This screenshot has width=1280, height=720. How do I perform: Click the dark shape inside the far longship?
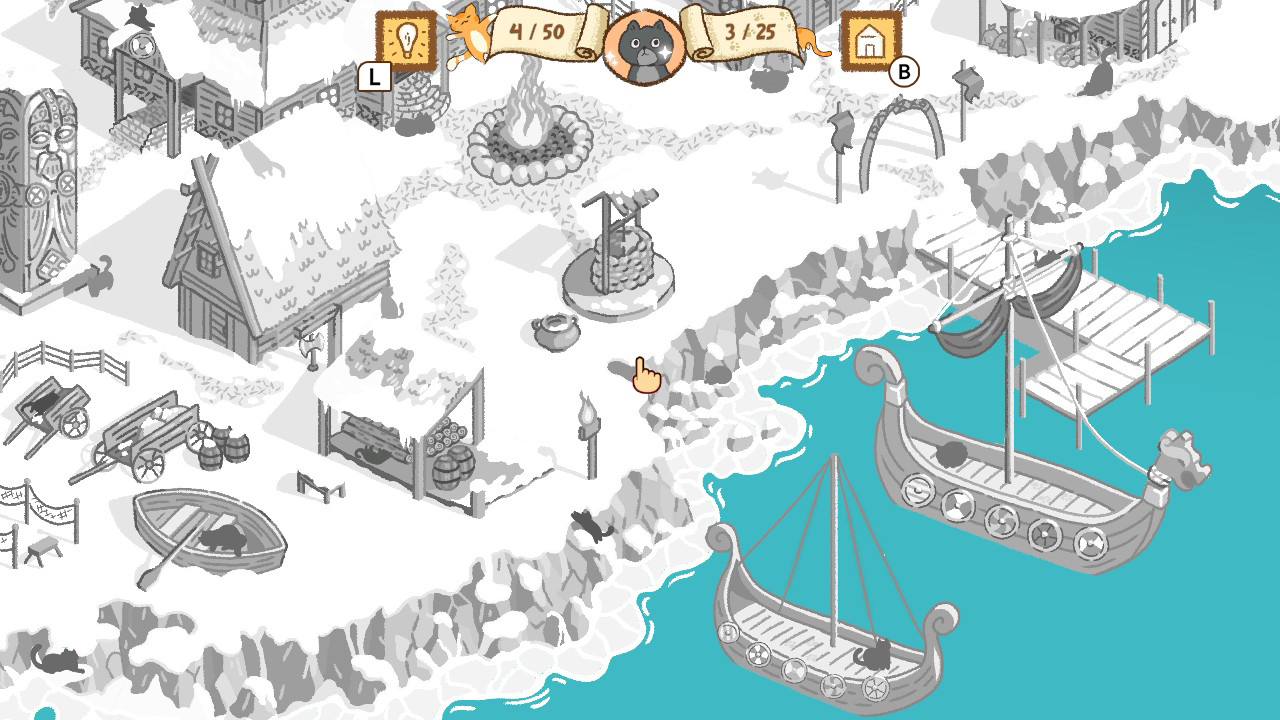pos(950,452)
